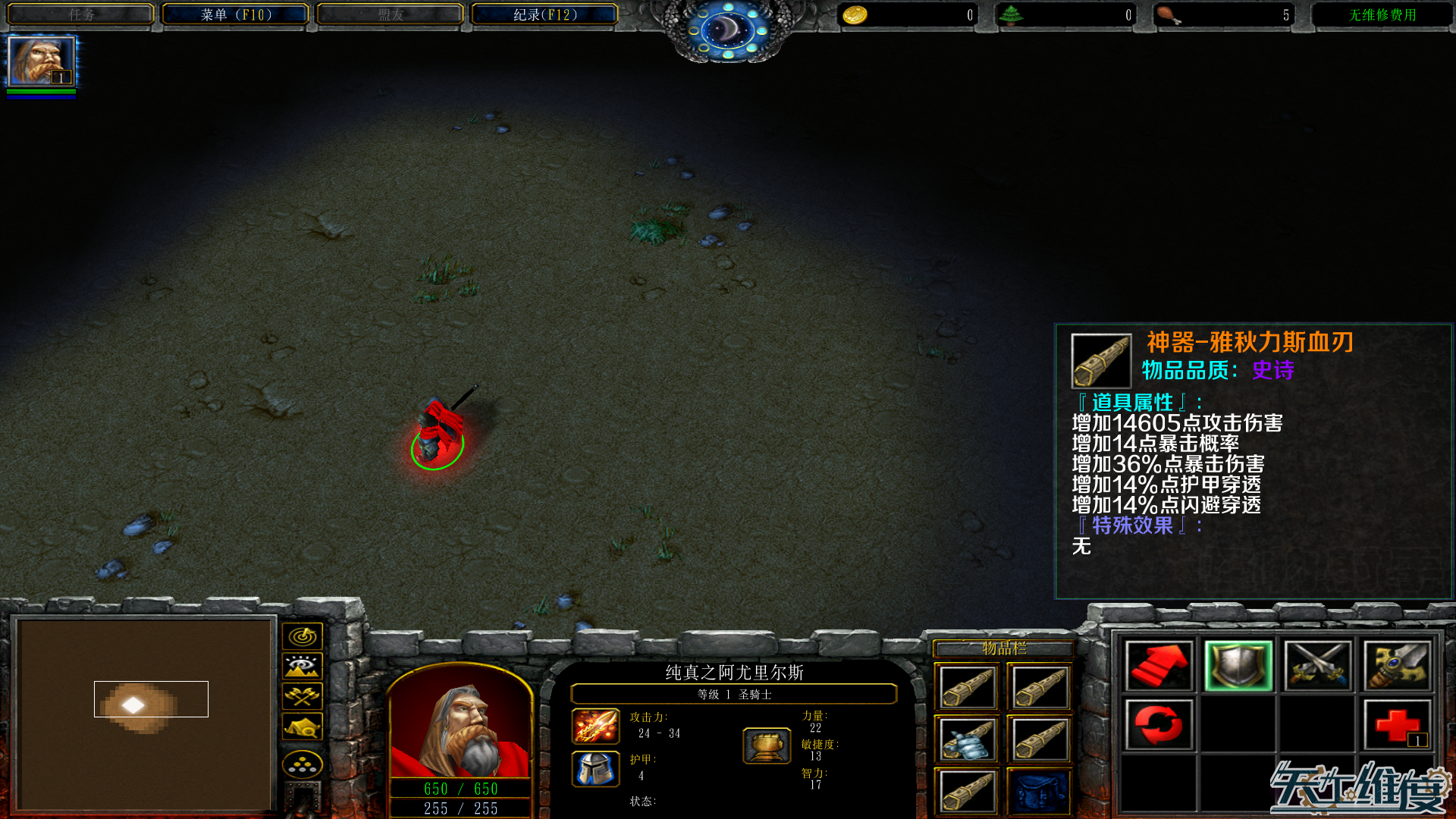Activate the red arrow move command

click(x=1158, y=666)
